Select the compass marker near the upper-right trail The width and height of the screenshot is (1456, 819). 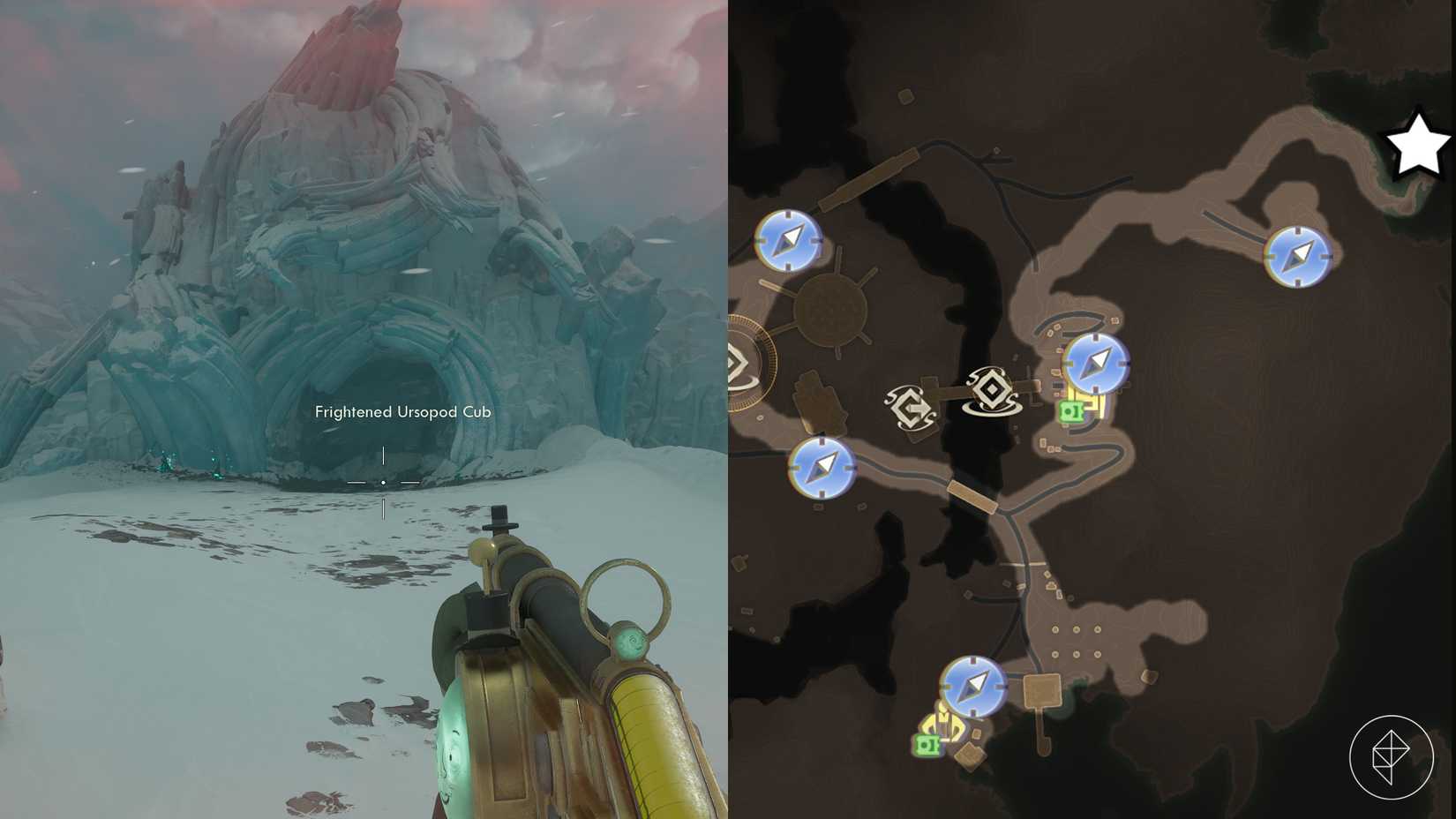pos(1297,258)
